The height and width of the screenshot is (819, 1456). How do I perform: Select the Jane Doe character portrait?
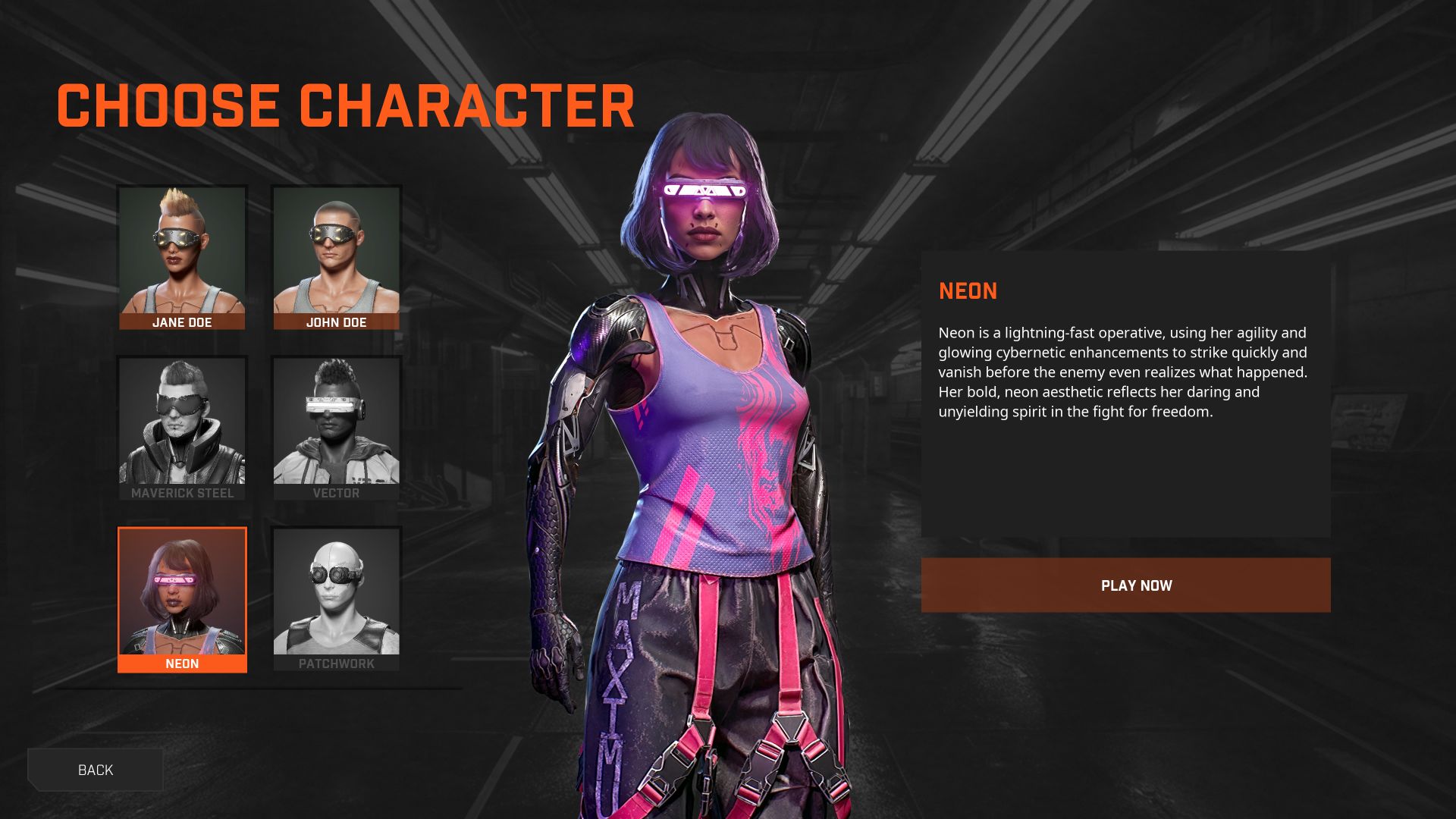[182, 258]
